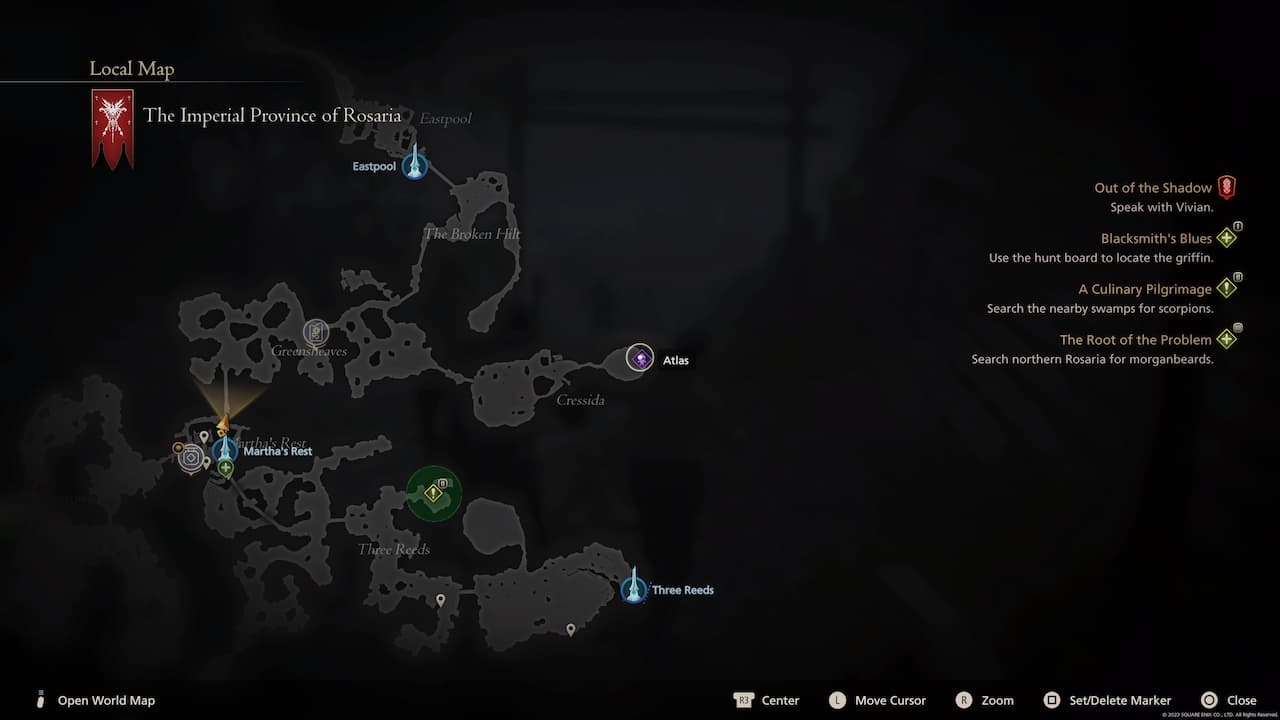Click the exclamation quest icon for A Culinary Pilgrimage

click(1227, 288)
